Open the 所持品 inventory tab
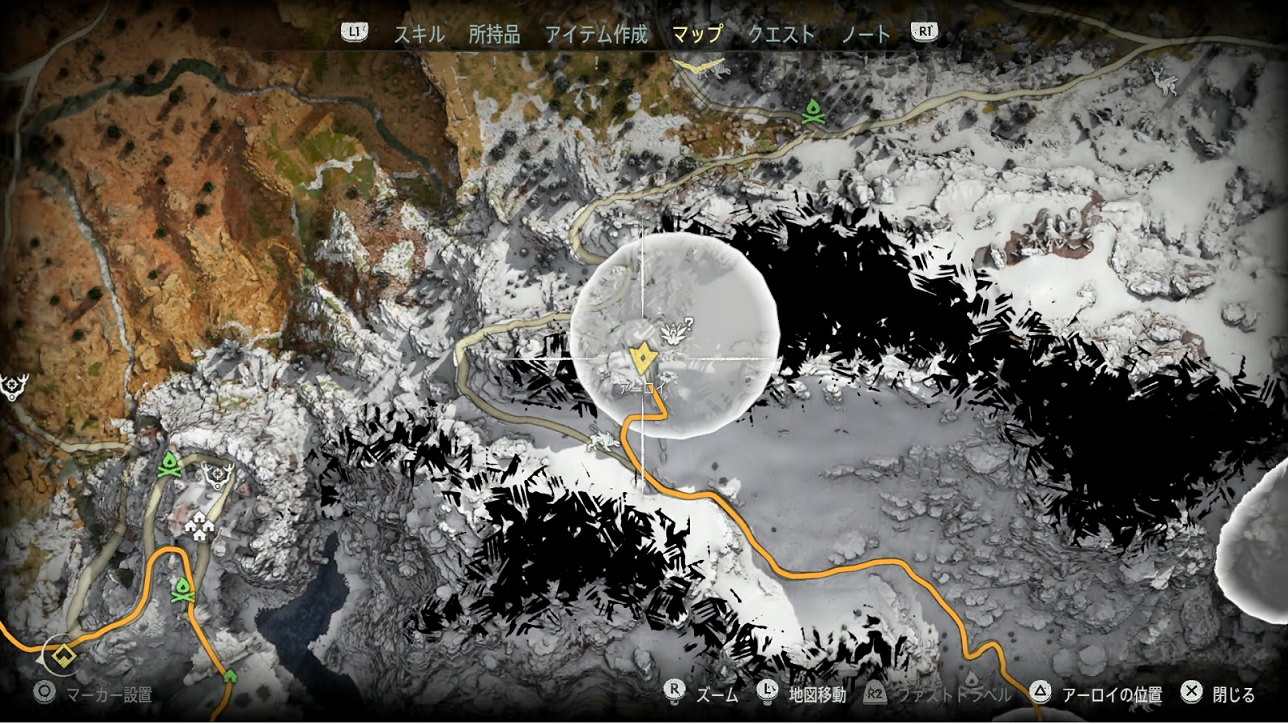This screenshot has height=724, width=1288. tap(494, 34)
